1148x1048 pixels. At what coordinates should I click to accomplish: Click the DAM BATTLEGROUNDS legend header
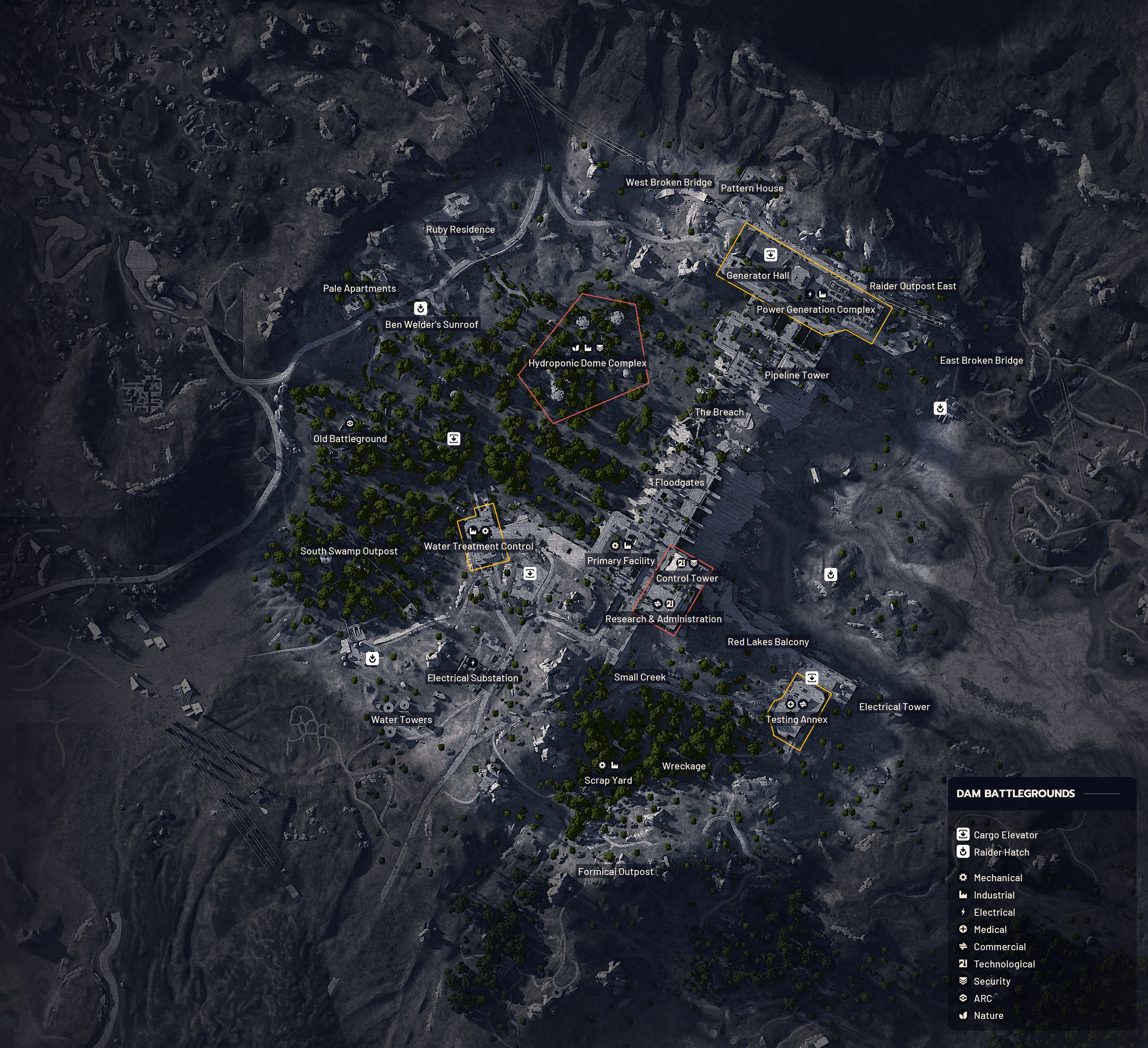[1015, 793]
